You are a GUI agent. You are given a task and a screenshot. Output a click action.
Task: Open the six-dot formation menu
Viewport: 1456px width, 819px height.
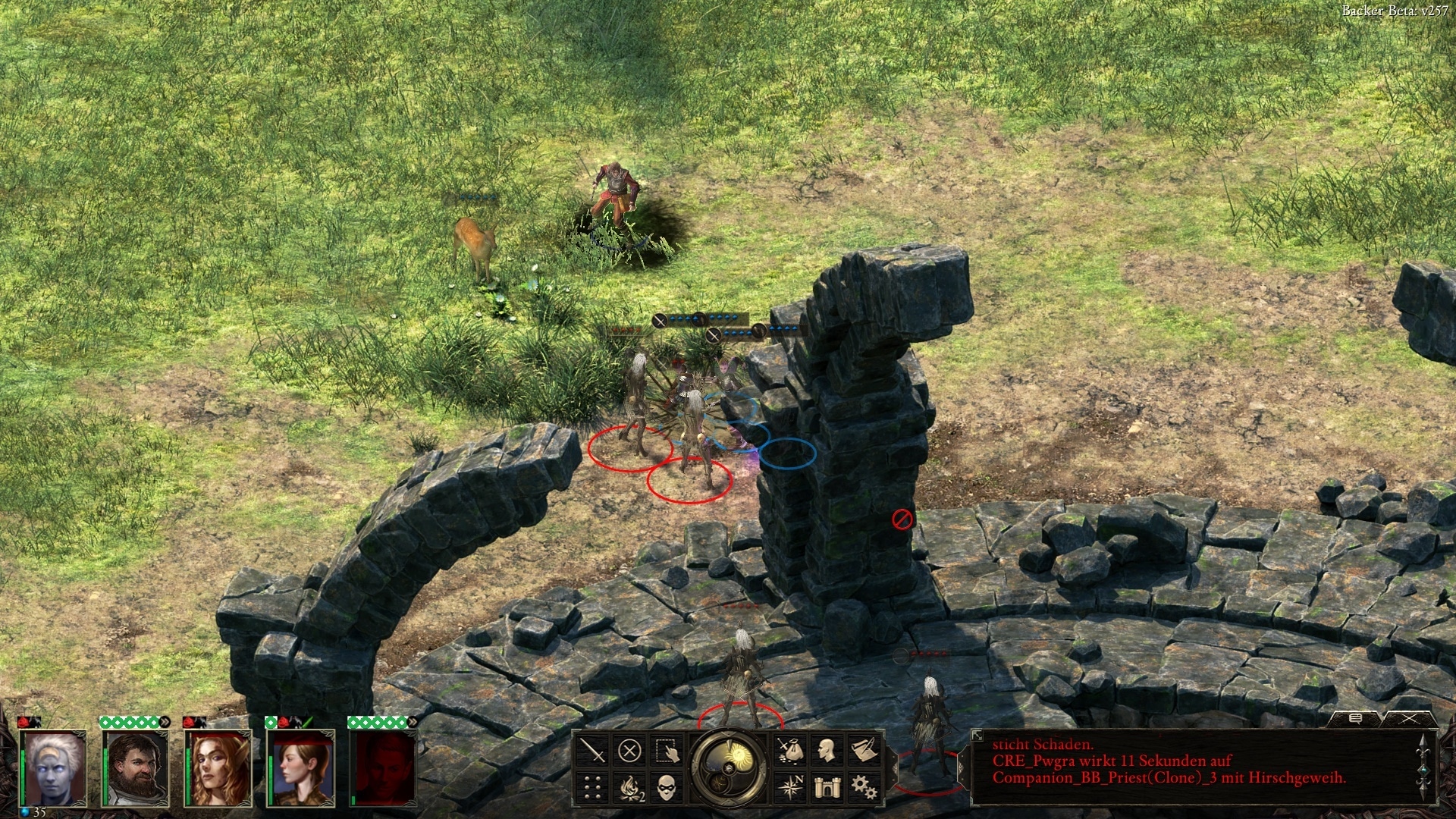(x=592, y=788)
